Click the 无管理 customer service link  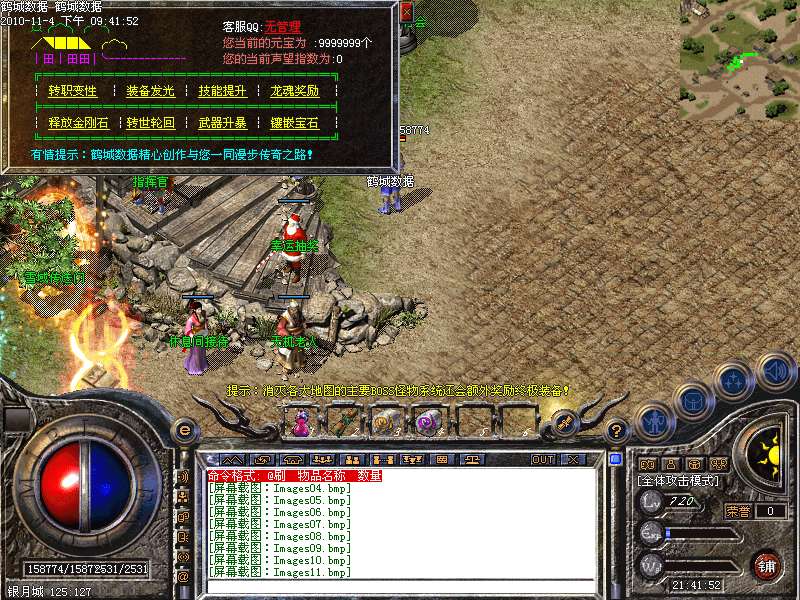(283, 28)
